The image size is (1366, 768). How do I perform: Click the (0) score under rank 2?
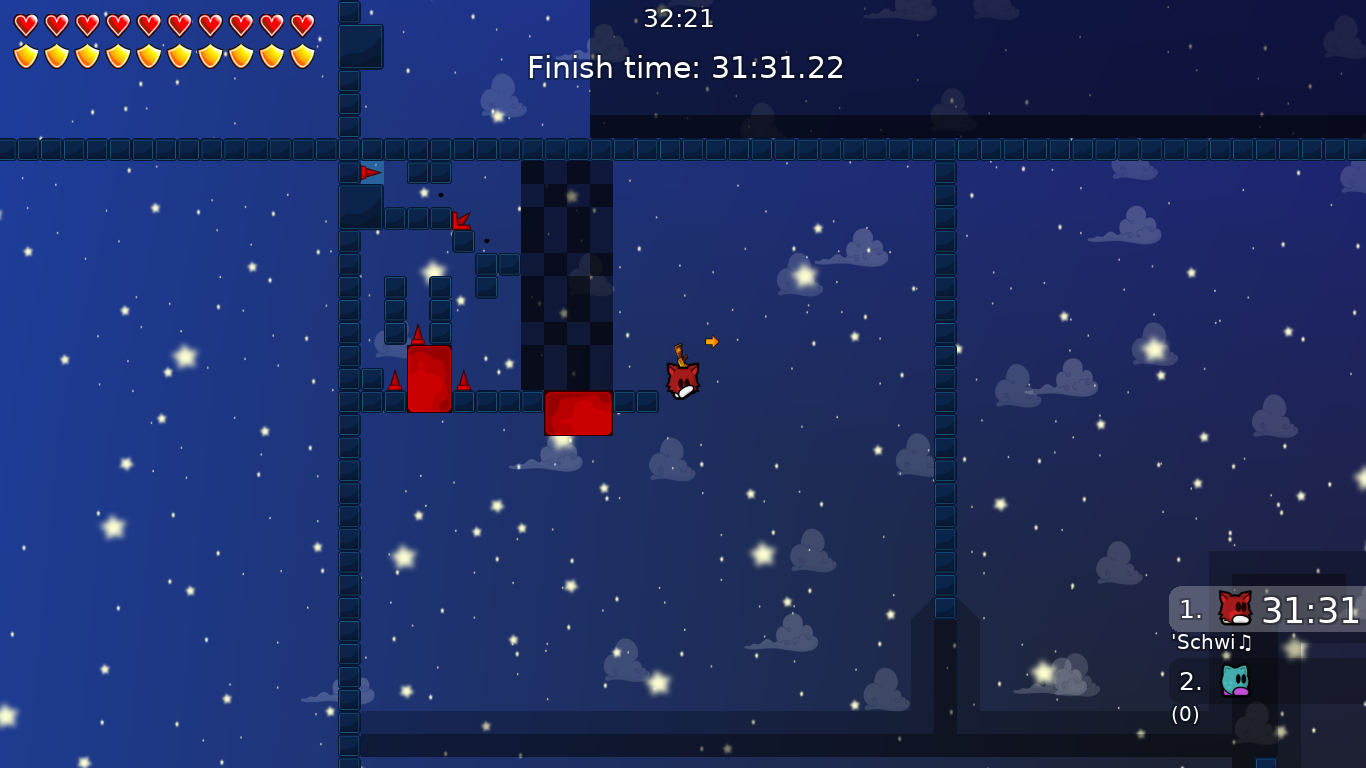(x=1184, y=713)
